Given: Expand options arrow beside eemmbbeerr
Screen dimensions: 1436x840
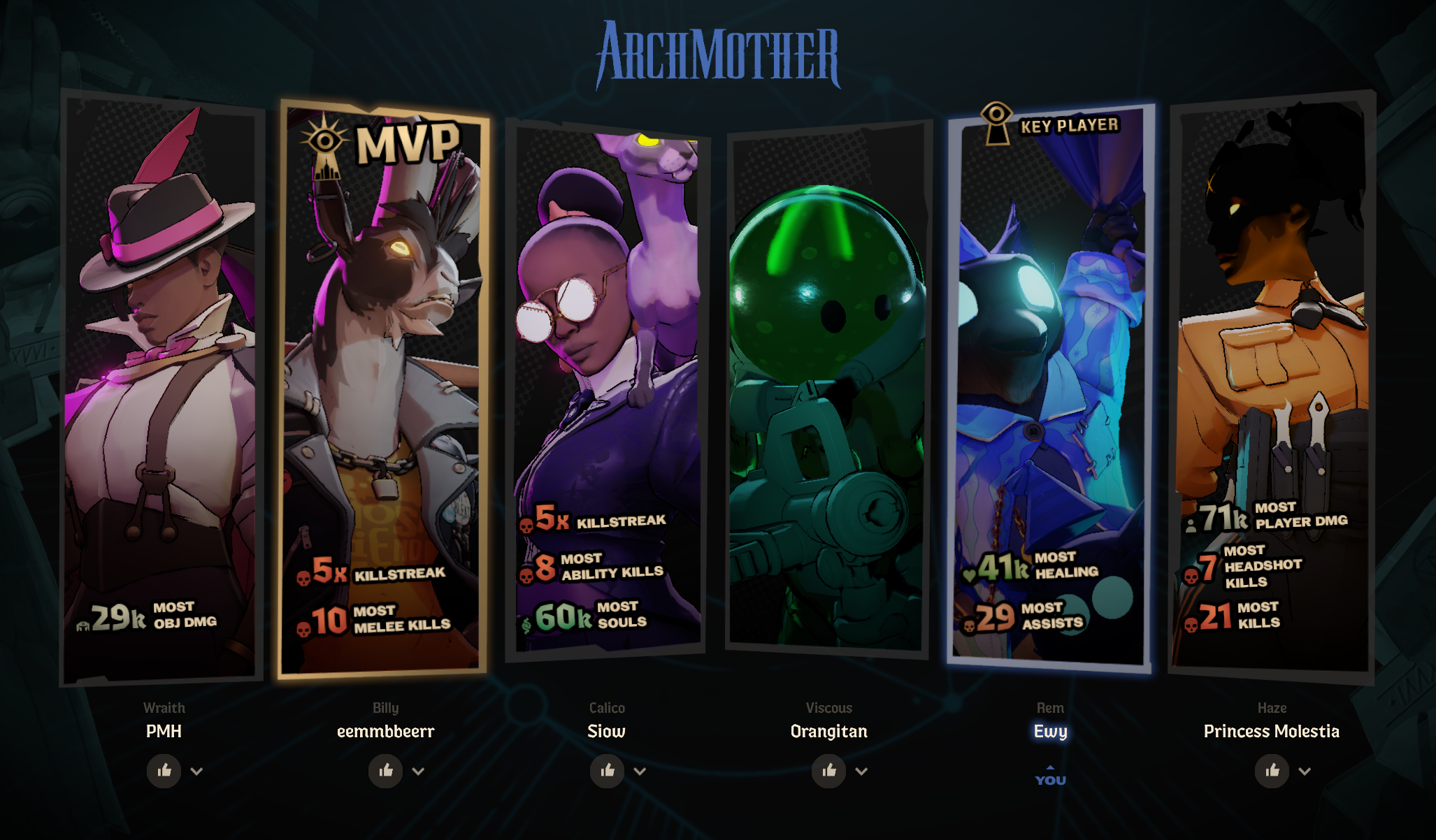Looking at the screenshot, I should pyautogui.click(x=418, y=772).
